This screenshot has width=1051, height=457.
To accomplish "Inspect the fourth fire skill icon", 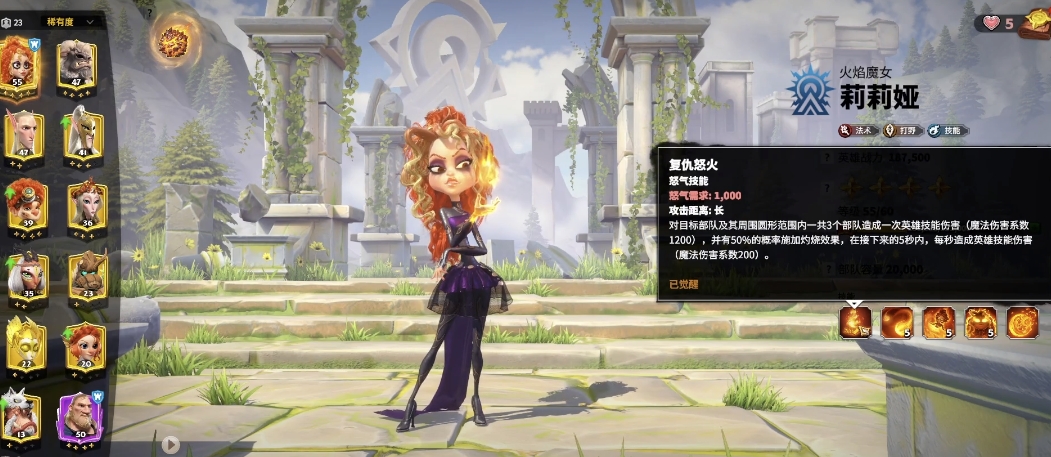I will pos(980,321).
